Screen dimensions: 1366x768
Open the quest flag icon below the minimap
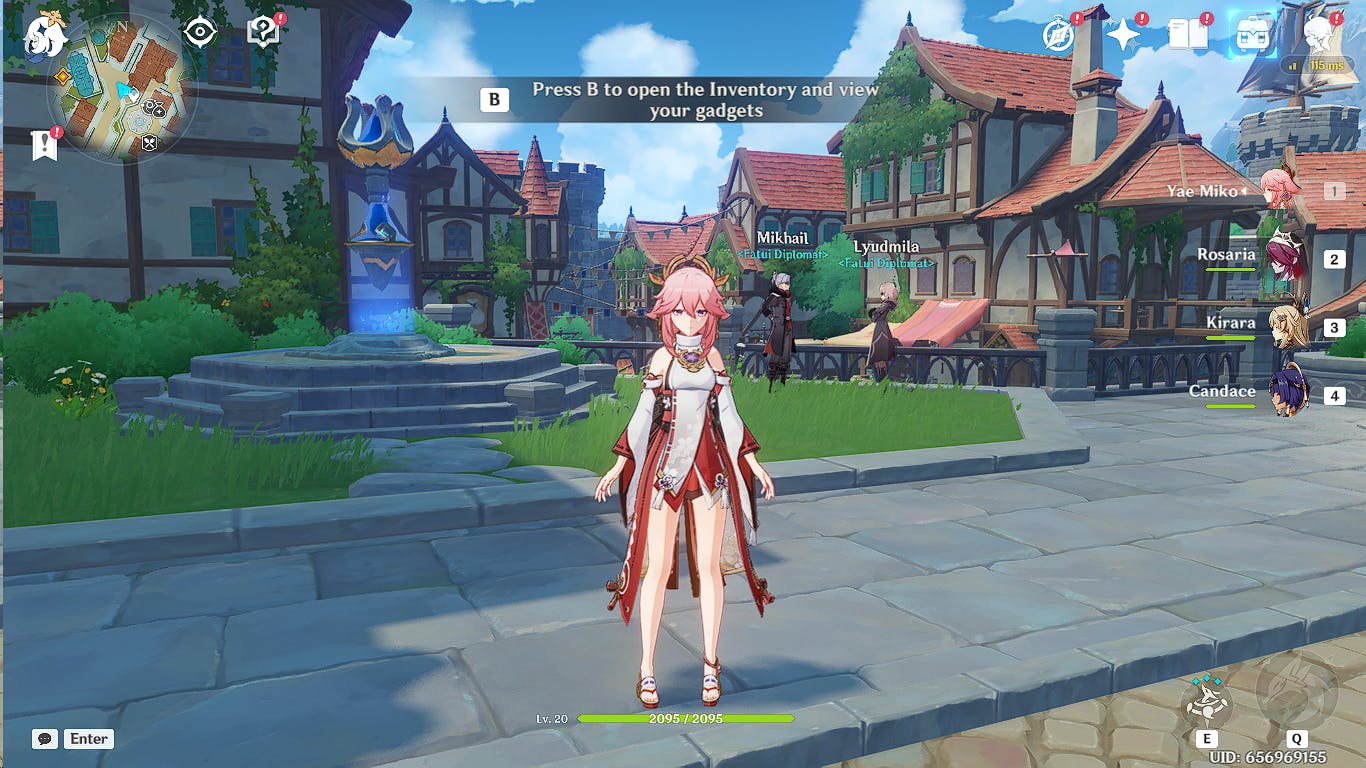click(45, 145)
